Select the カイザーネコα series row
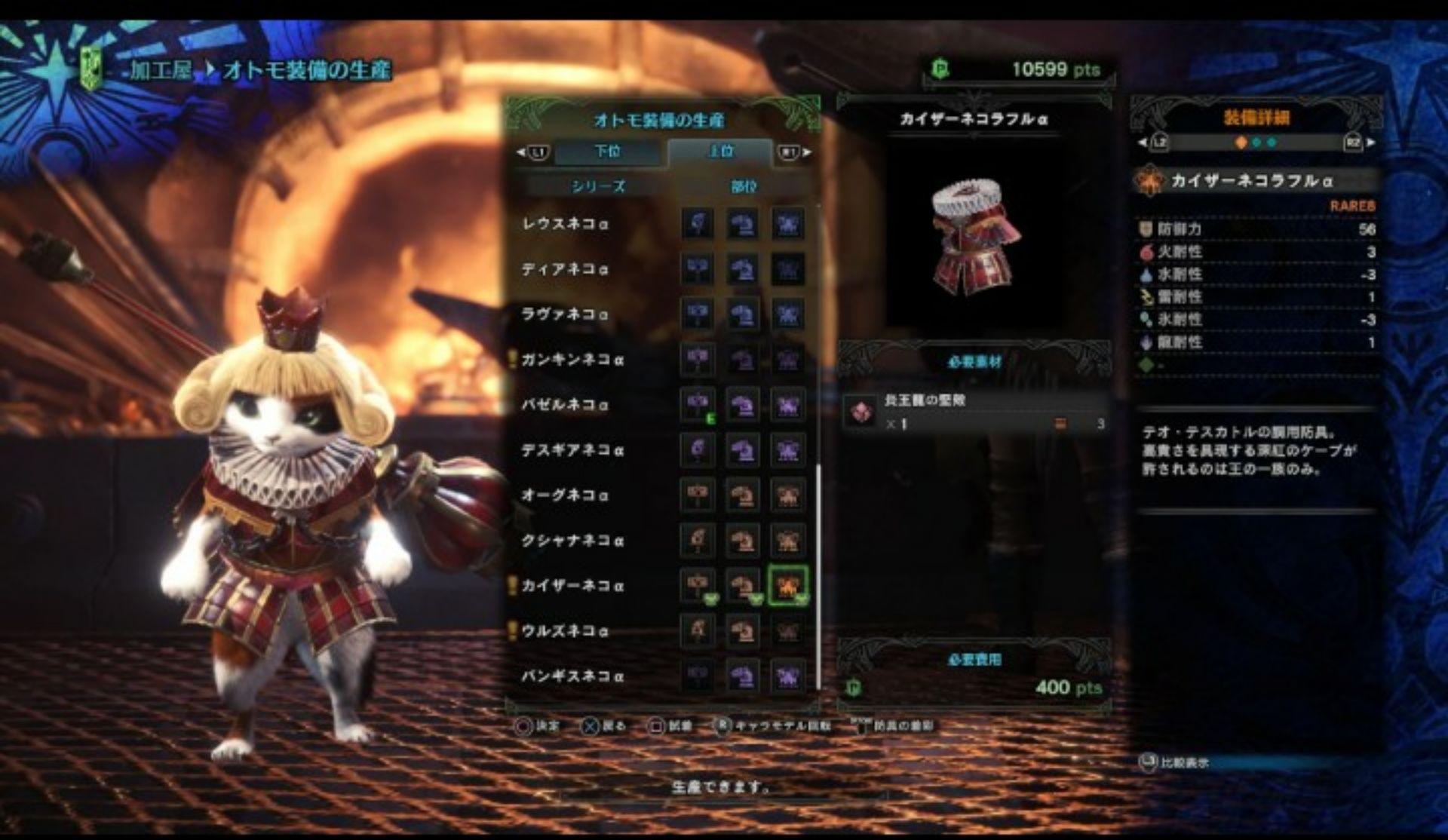Screen dimensions: 1448x840 pos(572,586)
